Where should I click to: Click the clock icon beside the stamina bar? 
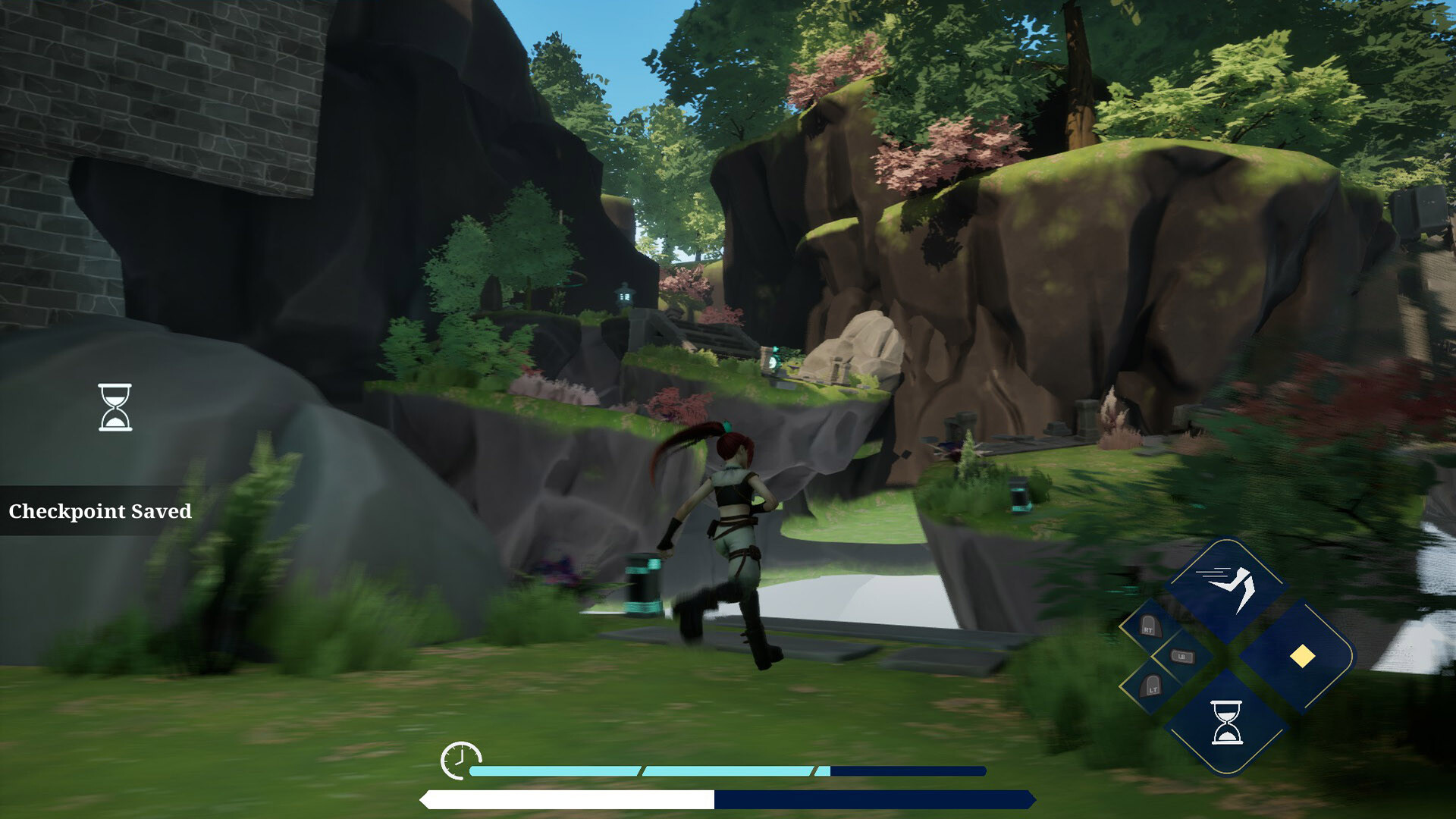[x=460, y=761]
